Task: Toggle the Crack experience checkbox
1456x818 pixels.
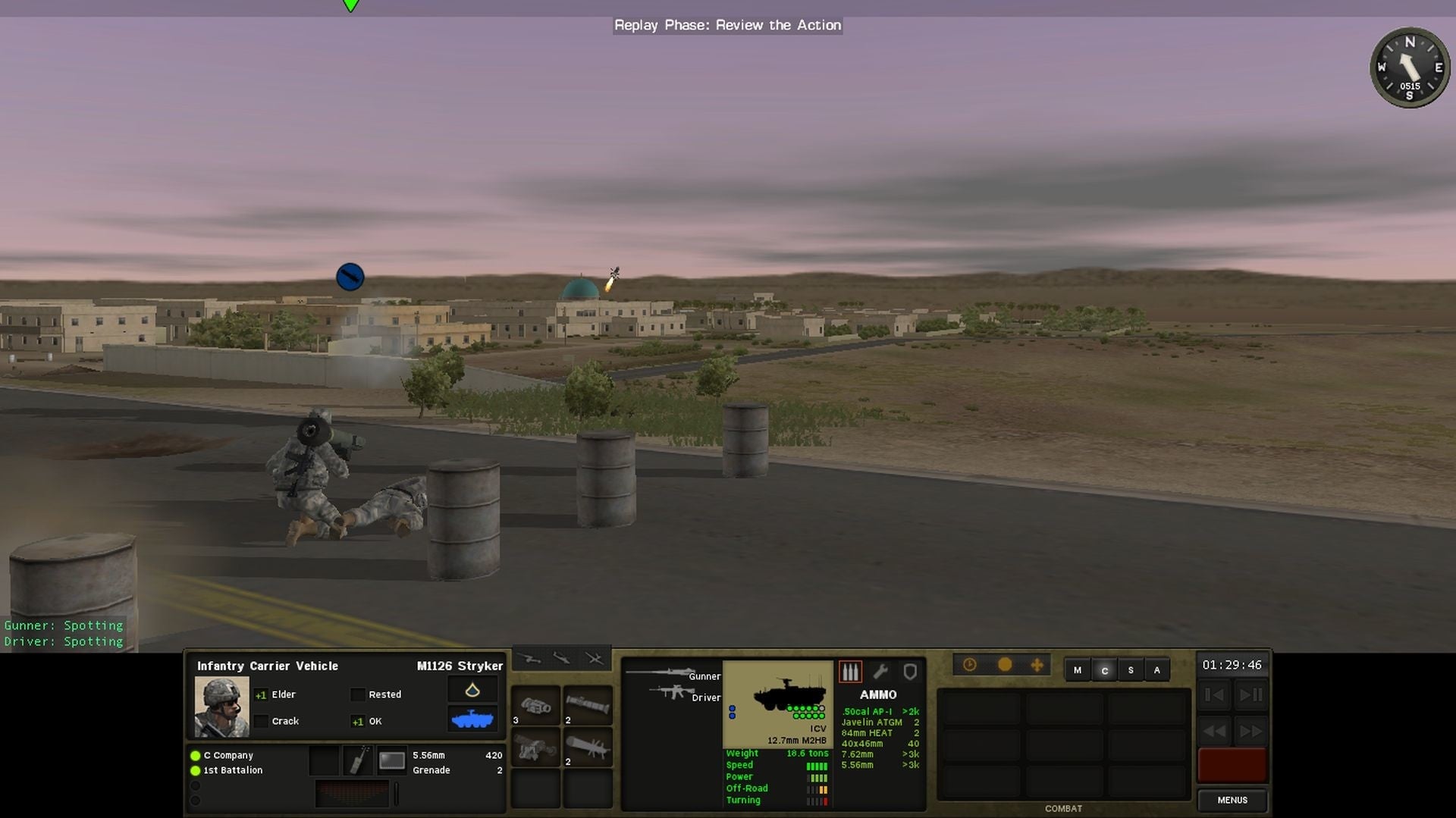Action: click(x=262, y=721)
